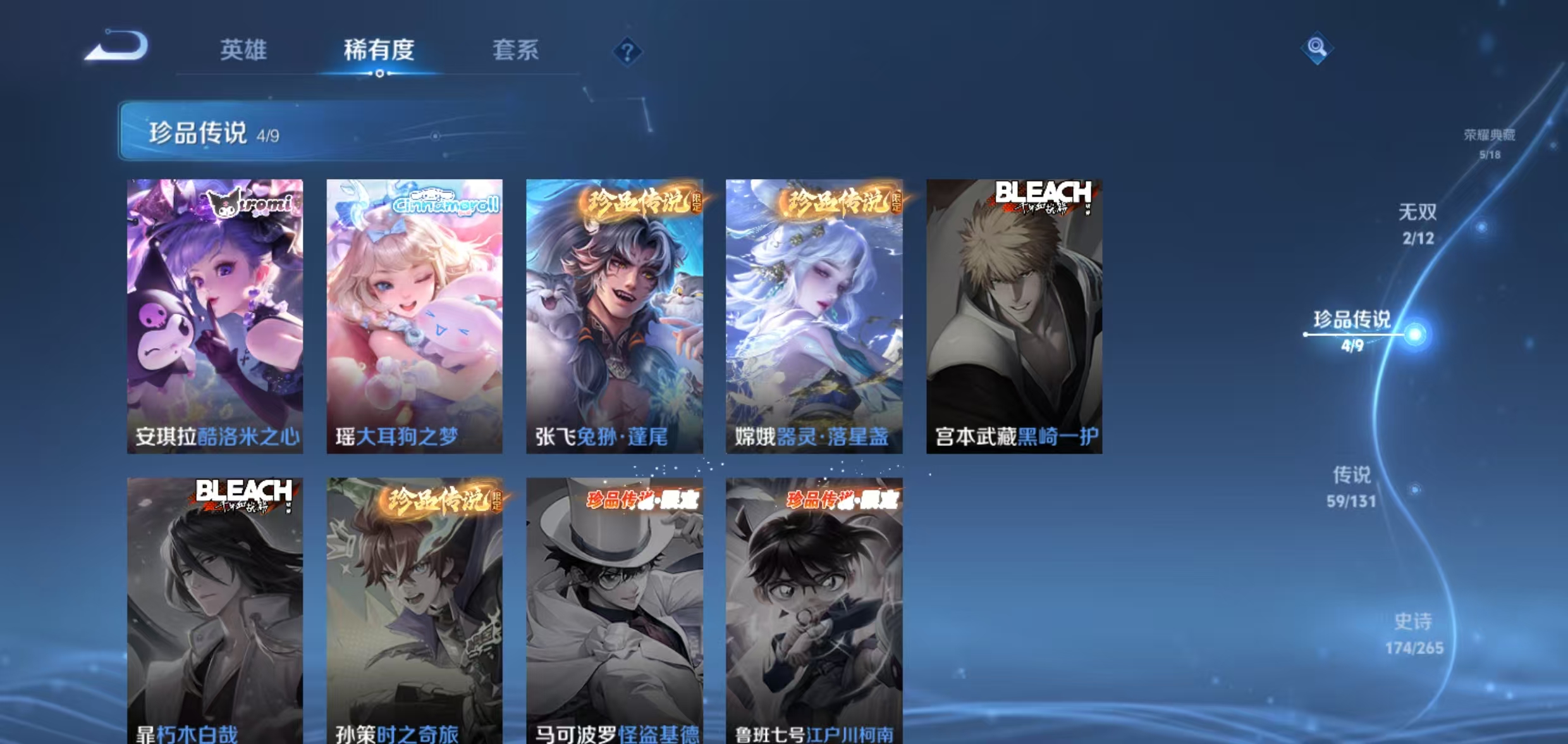Switch to the 英雄 tab

click(x=243, y=49)
